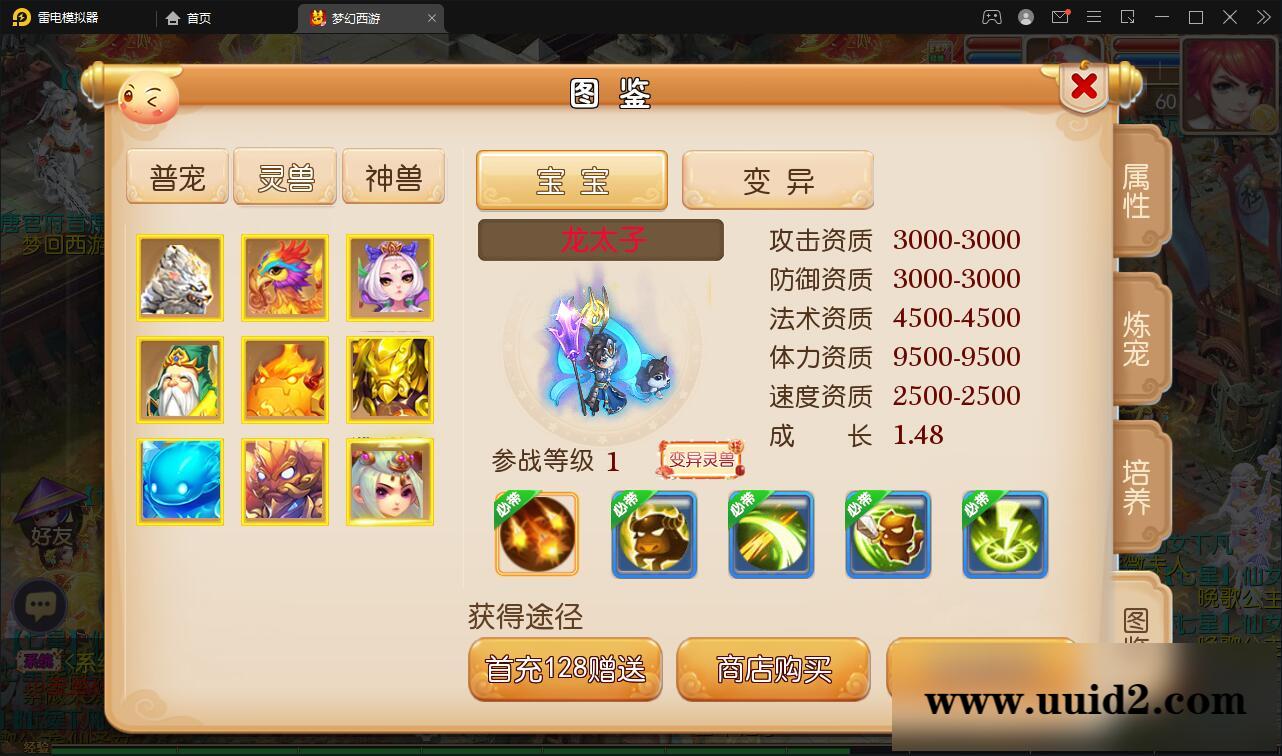This screenshot has width=1282, height=756.
Task: Click the ox-head skill icon
Action: [x=654, y=534]
